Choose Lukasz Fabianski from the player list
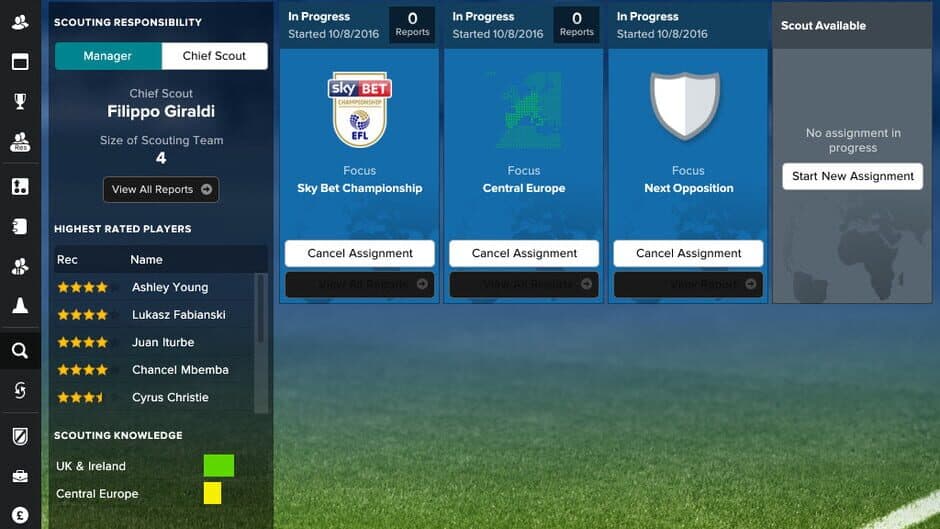The image size is (940, 529). pos(179,314)
